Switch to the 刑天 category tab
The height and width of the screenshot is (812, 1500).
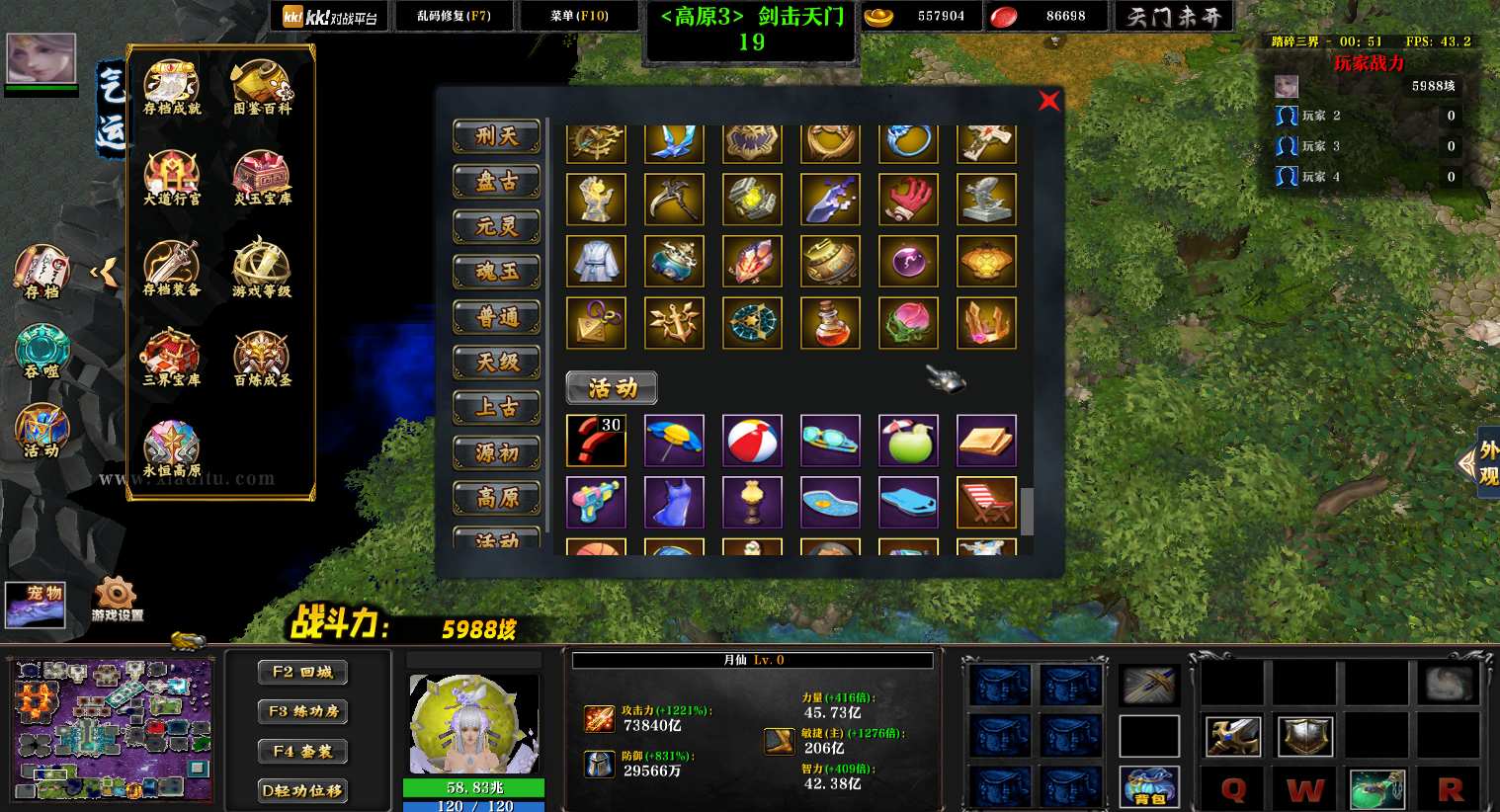tap(497, 136)
